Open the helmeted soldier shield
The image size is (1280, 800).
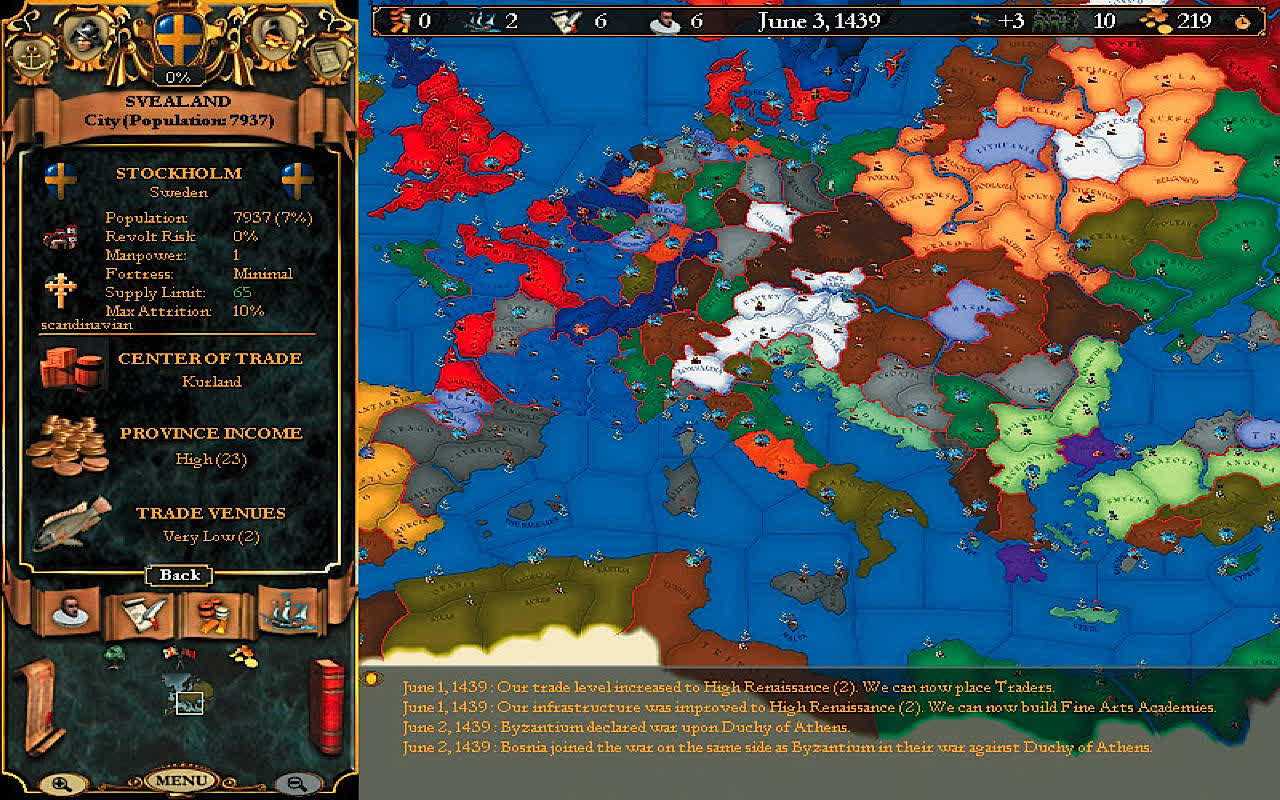pyautogui.click(x=85, y=35)
